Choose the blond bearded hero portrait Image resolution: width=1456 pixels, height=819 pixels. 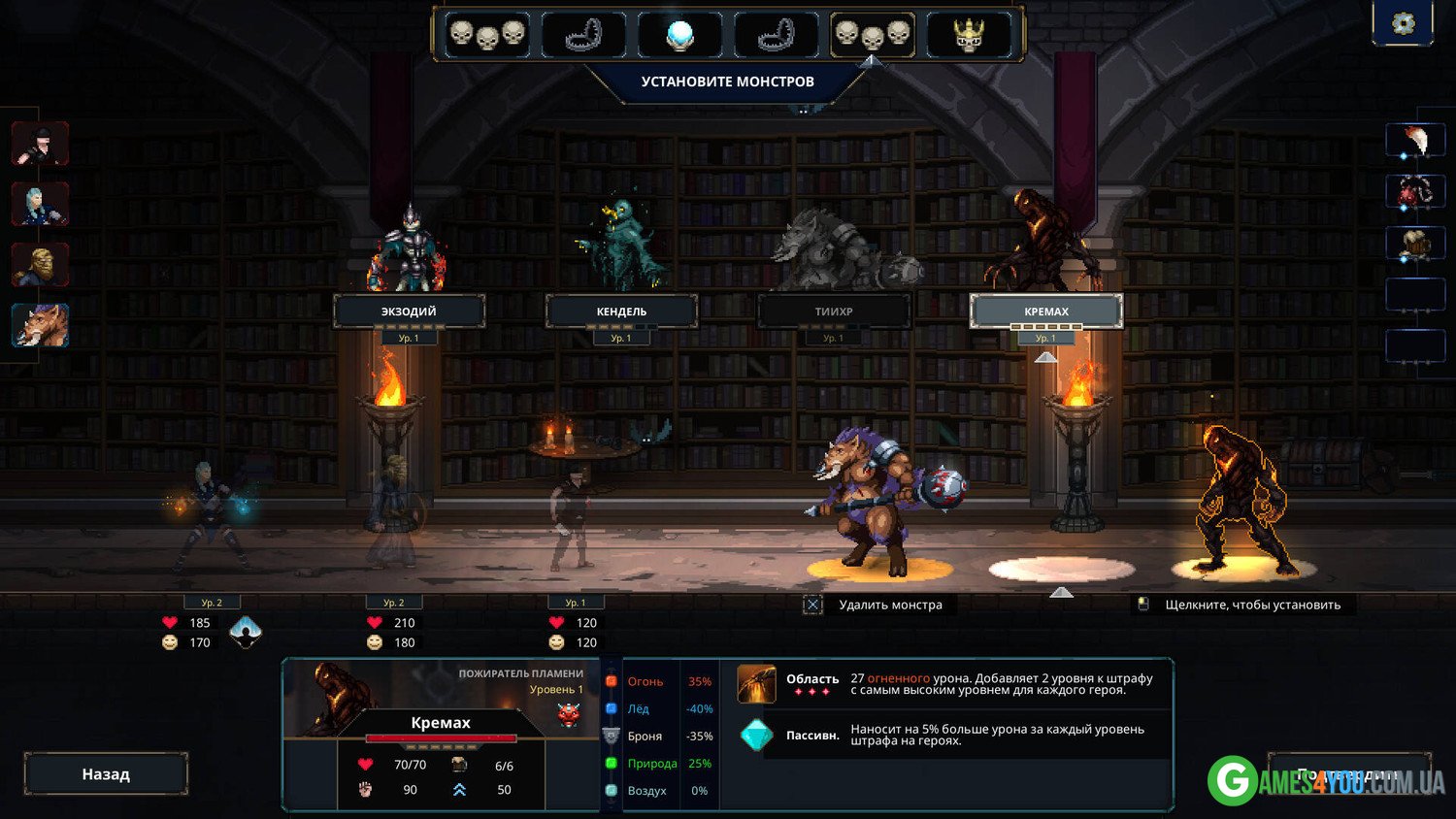tap(40, 264)
